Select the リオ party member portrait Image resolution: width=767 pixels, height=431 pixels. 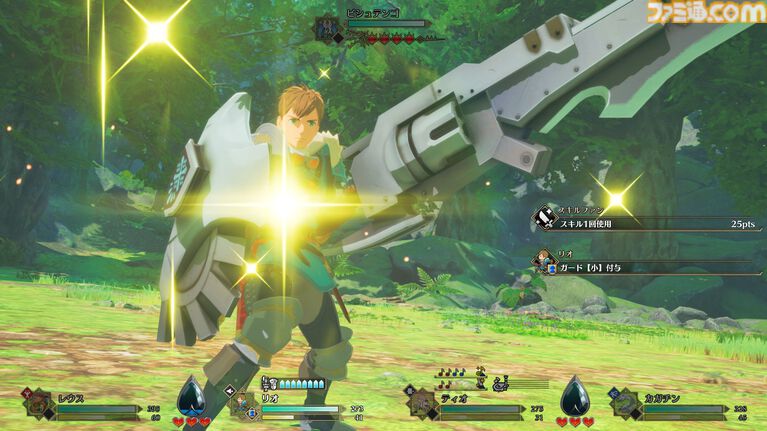(x=244, y=405)
